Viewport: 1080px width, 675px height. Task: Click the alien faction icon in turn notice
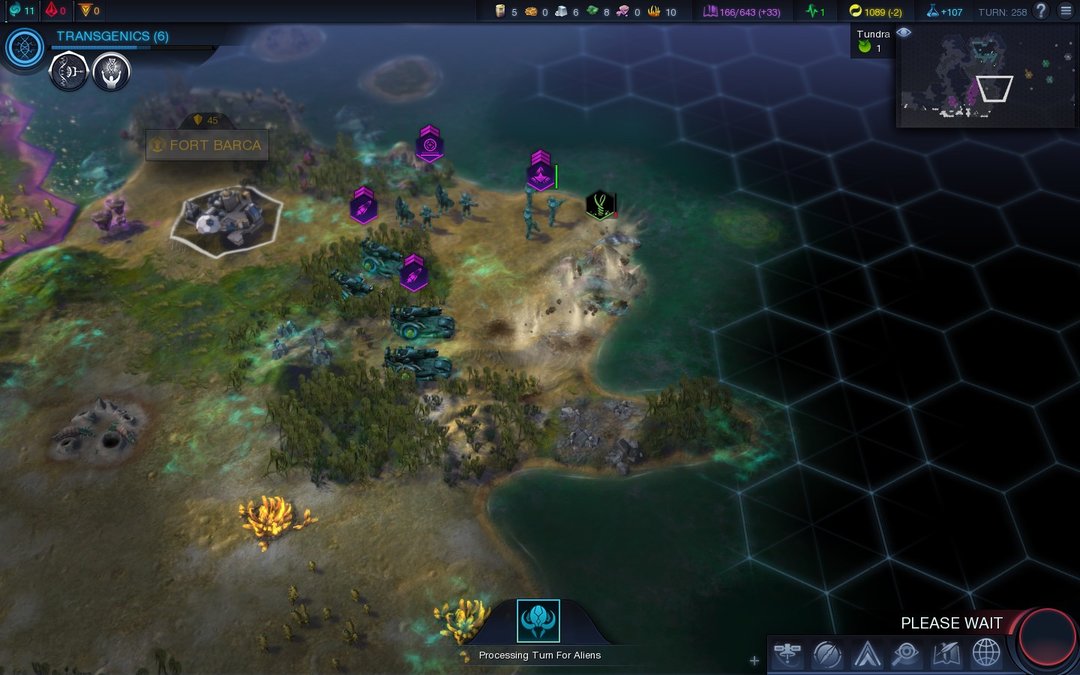point(538,621)
